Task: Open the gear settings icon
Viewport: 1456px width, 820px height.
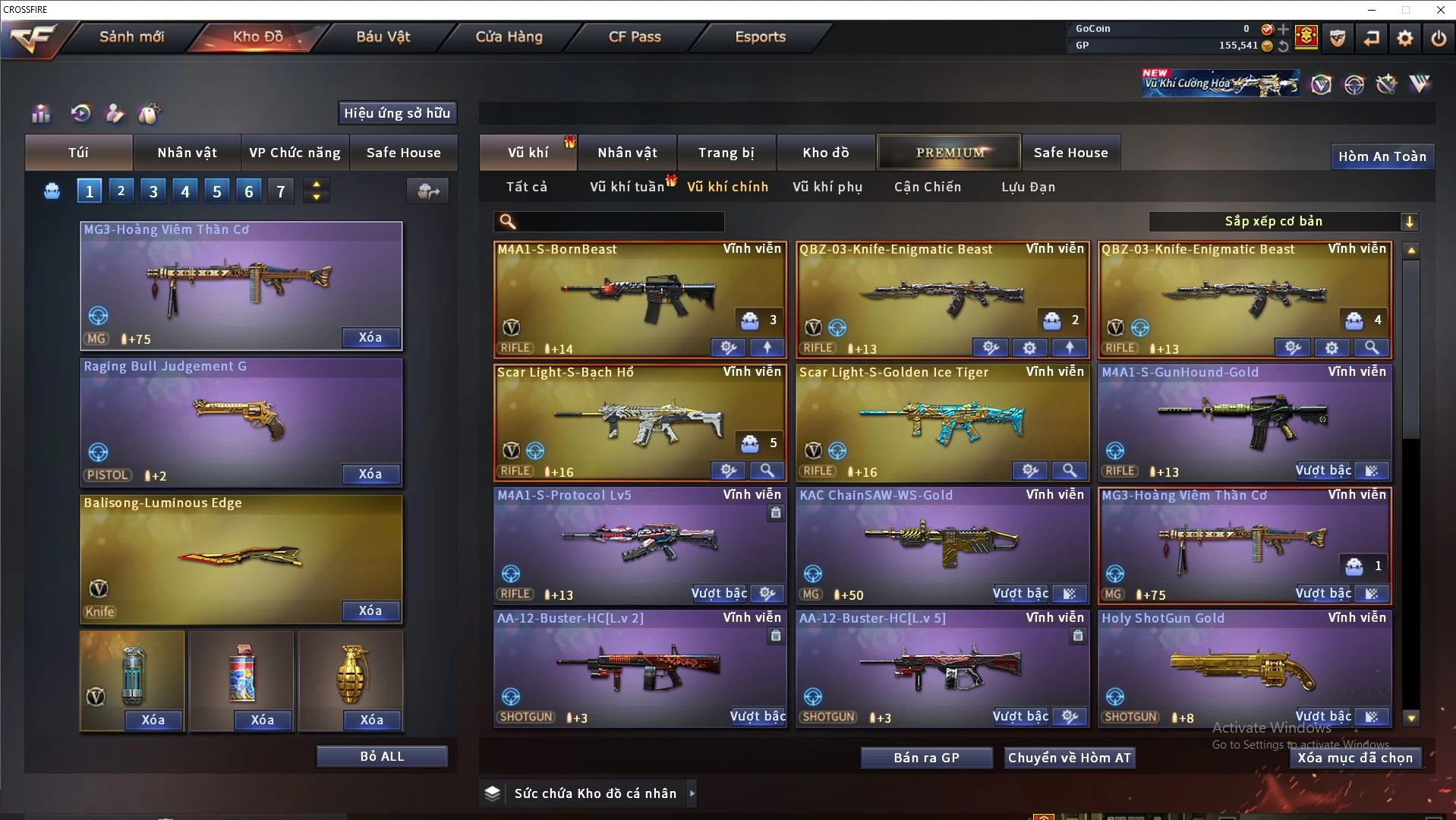Action: pyautogui.click(x=1405, y=38)
